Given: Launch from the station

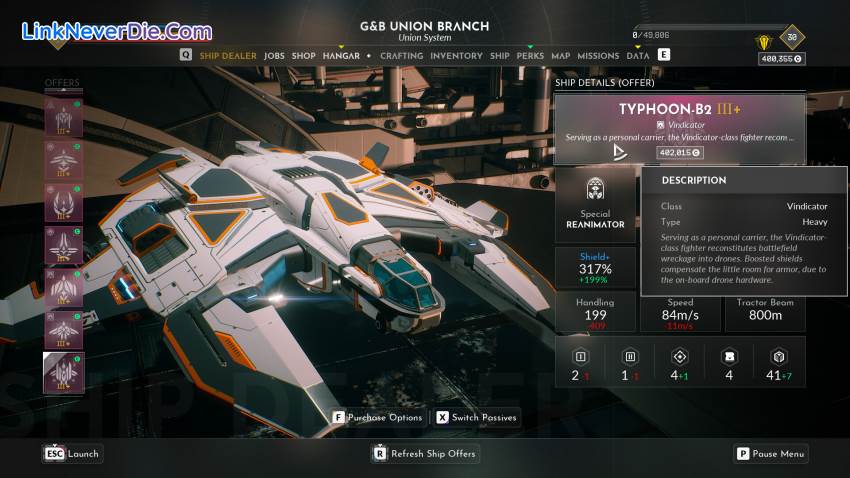Looking at the screenshot, I should [72, 454].
